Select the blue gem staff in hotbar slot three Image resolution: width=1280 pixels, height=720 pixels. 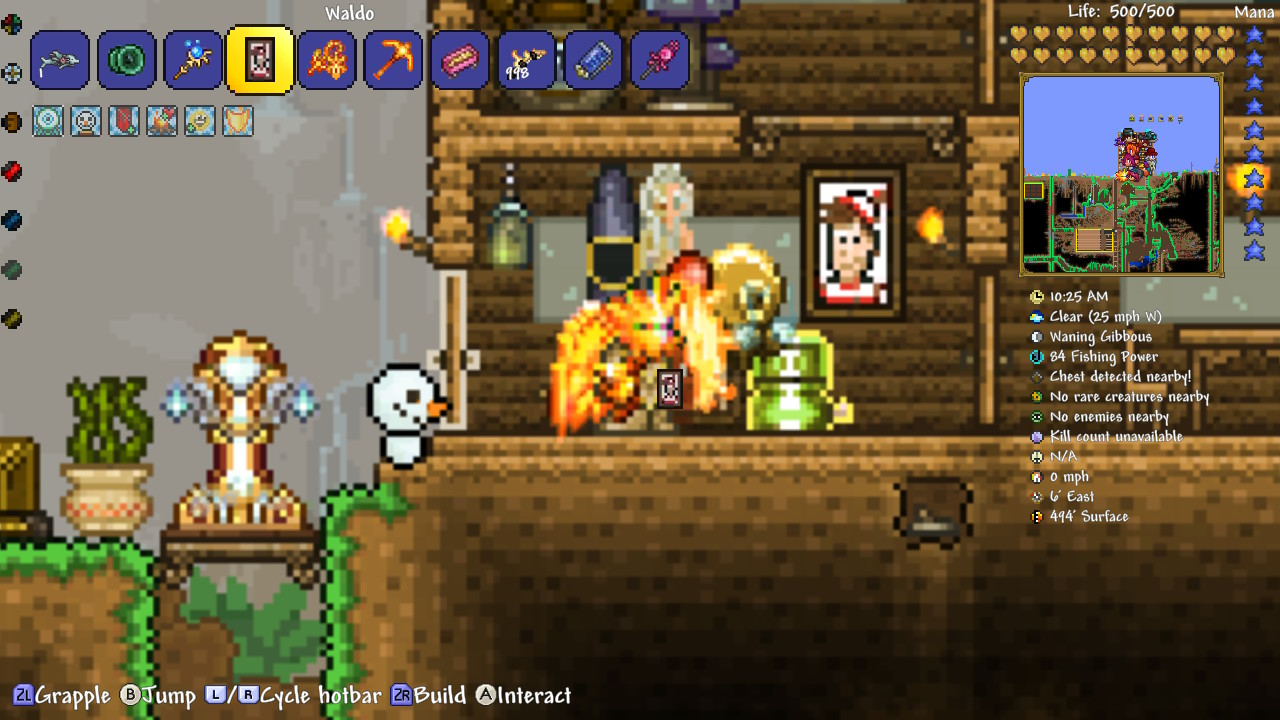coord(193,60)
